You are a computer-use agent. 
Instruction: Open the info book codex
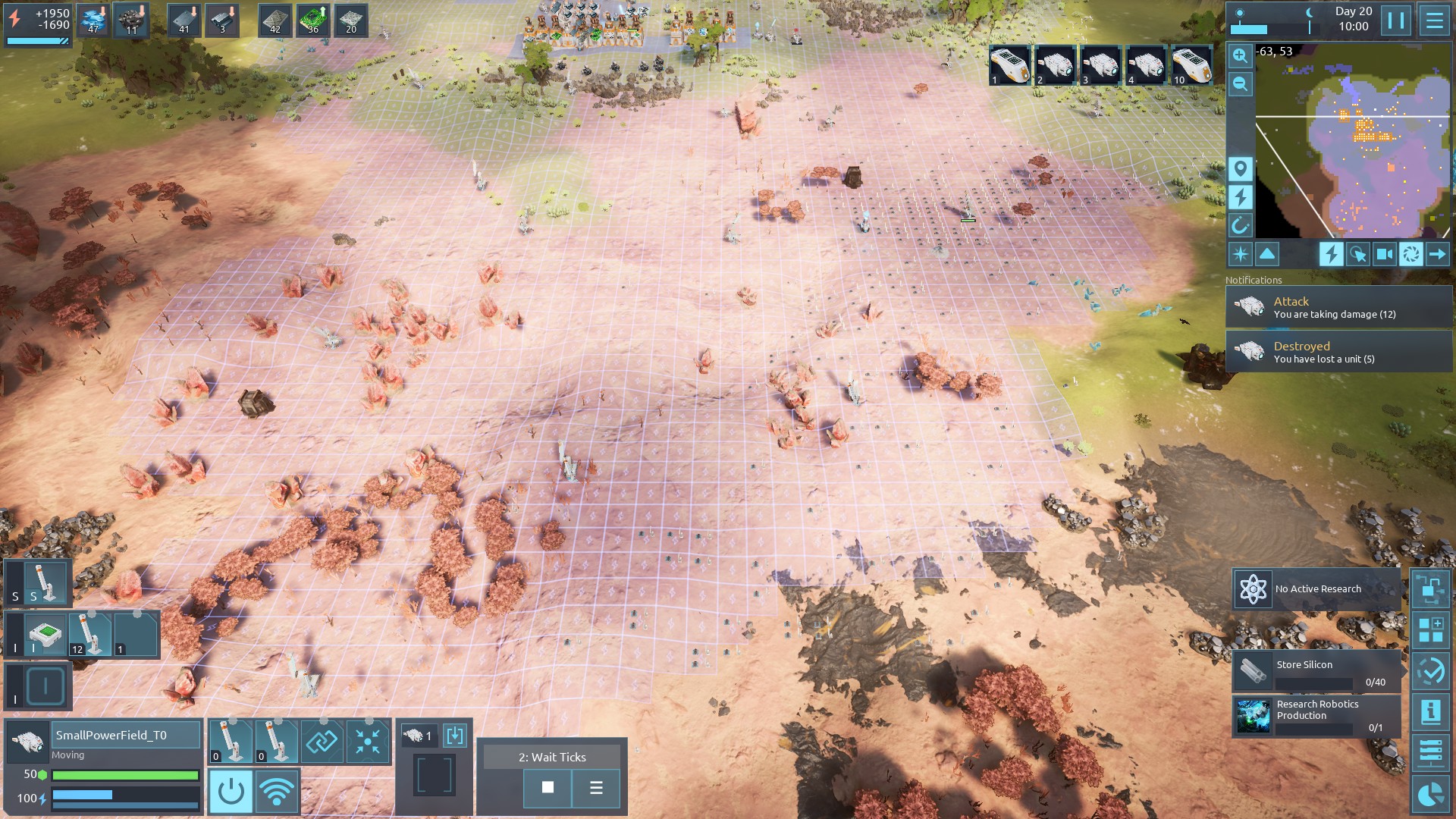[x=1430, y=711]
